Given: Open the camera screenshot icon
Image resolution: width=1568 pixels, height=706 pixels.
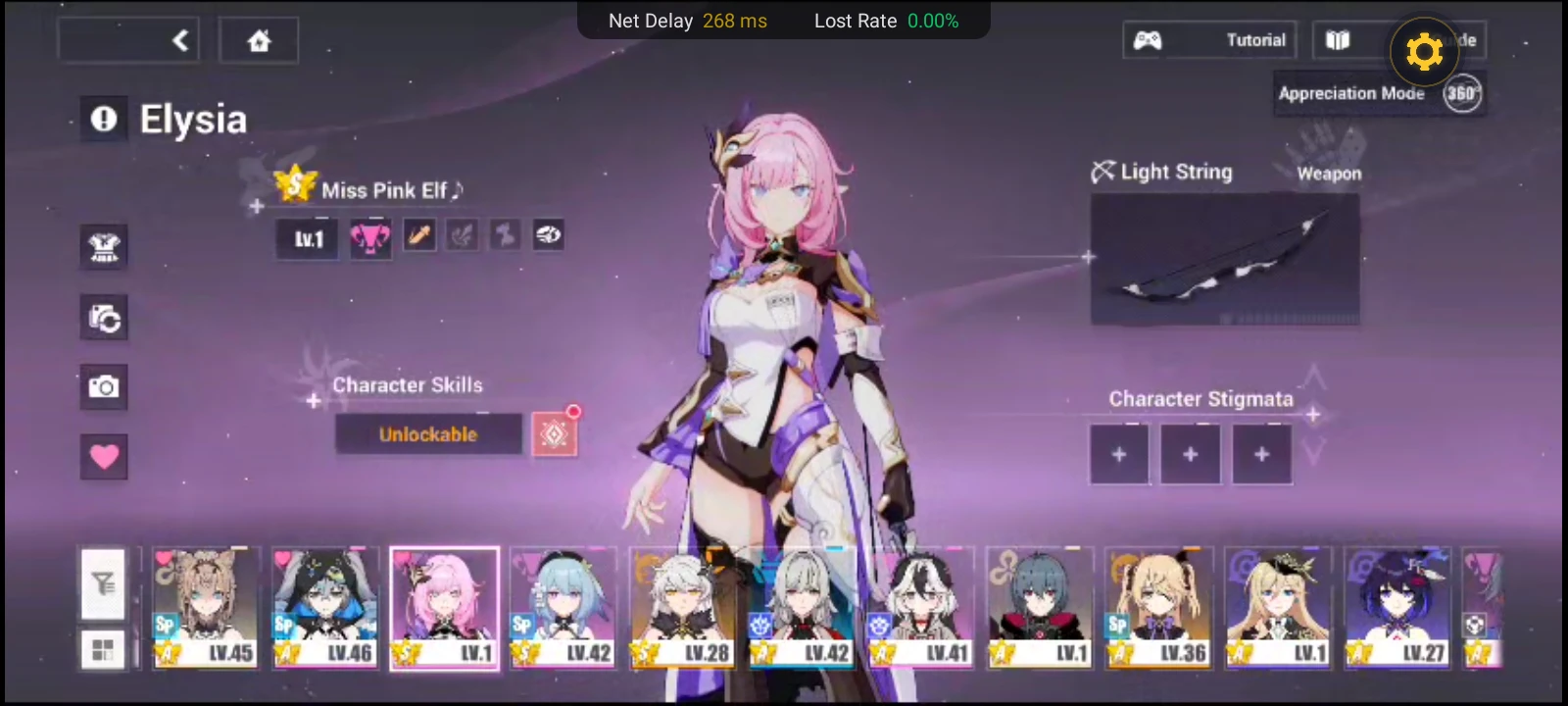Looking at the screenshot, I should 104,387.
